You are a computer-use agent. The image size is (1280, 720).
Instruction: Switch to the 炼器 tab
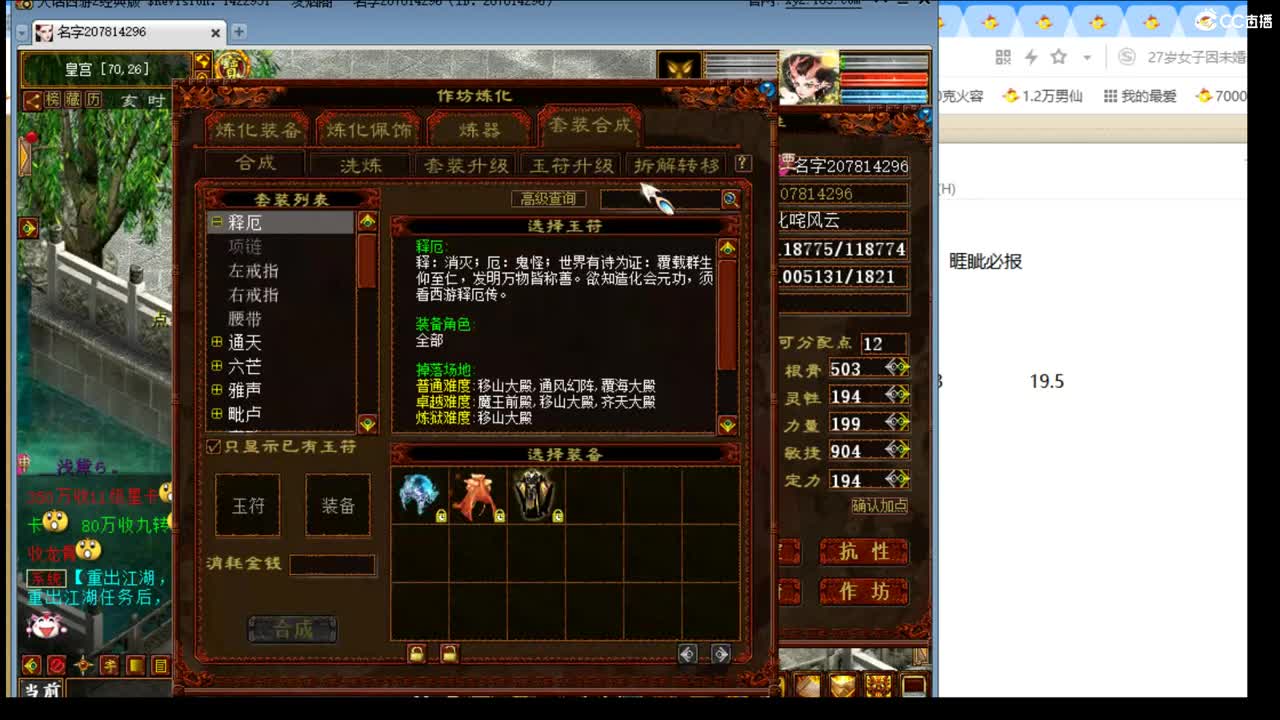[478, 128]
